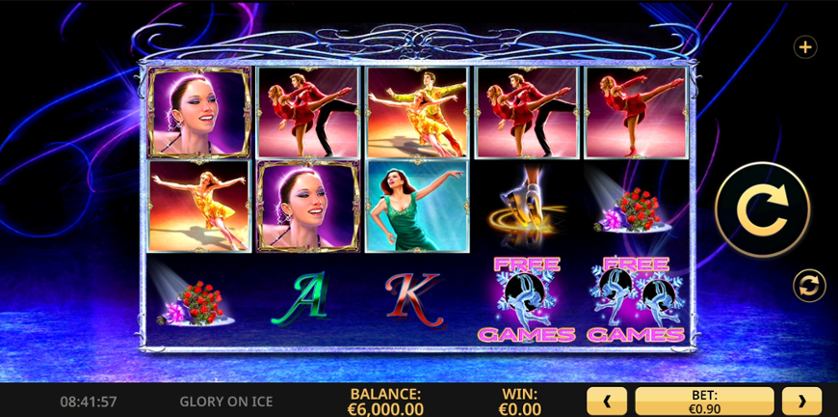Open the plus menu button
Screen dimensions: 838x417
click(802, 46)
